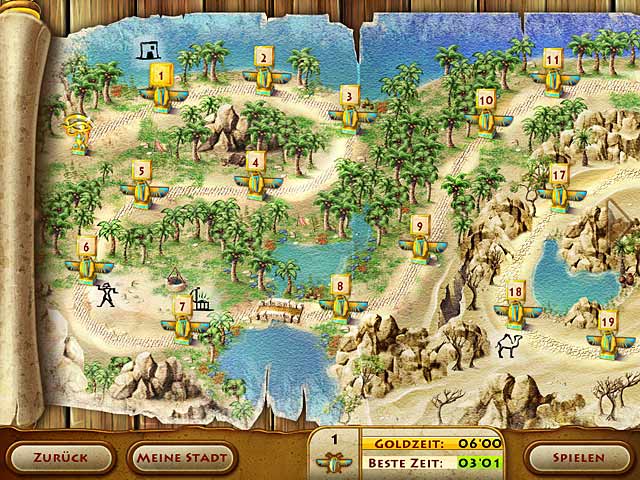Image resolution: width=640 pixels, height=480 pixels.
Task: Choose level 2 scarab marker
Action: (x=265, y=70)
